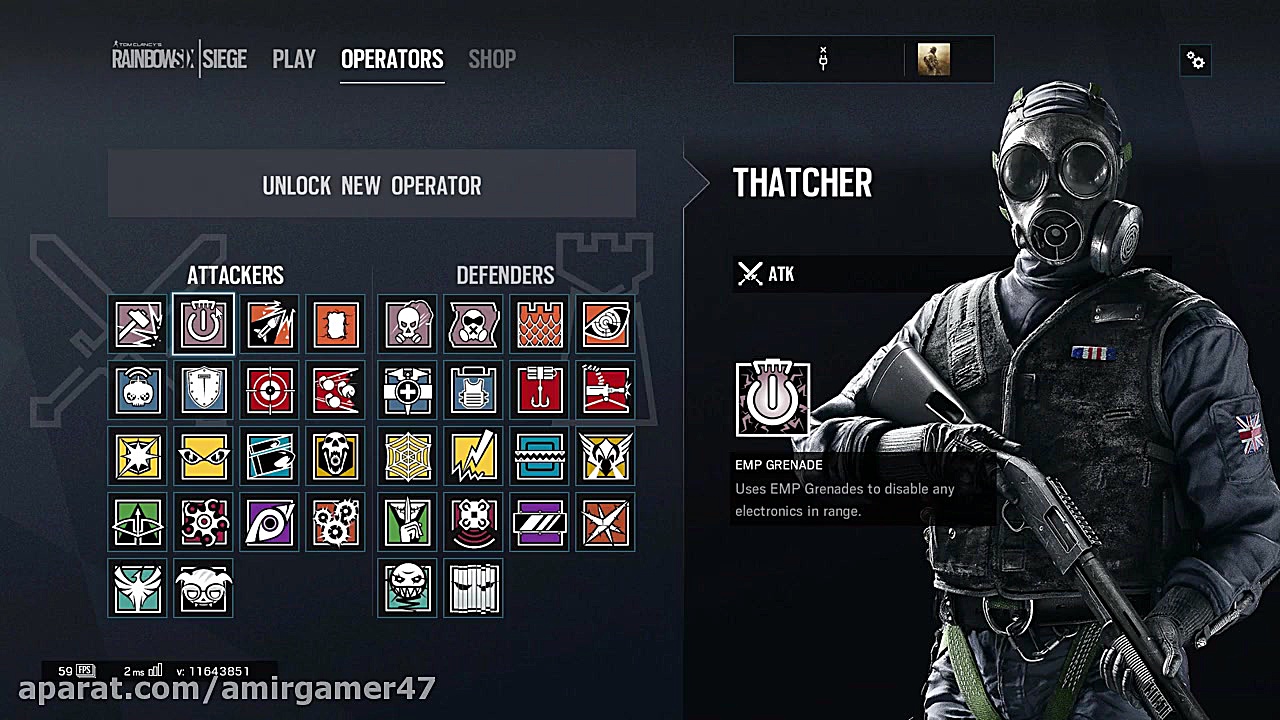Open the player profile avatar

[x=933, y=60]
